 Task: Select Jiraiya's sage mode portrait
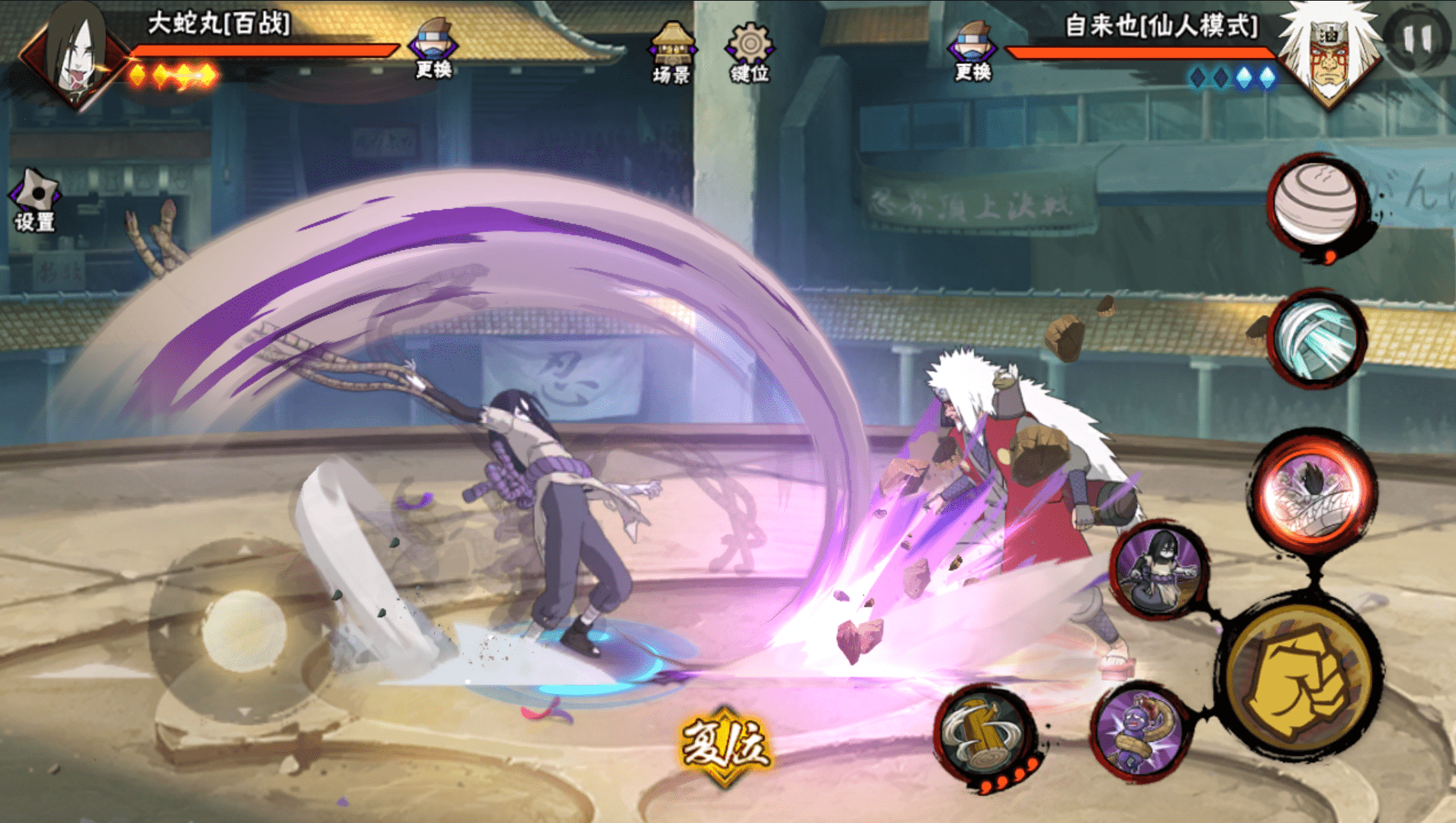(1329, 53)
